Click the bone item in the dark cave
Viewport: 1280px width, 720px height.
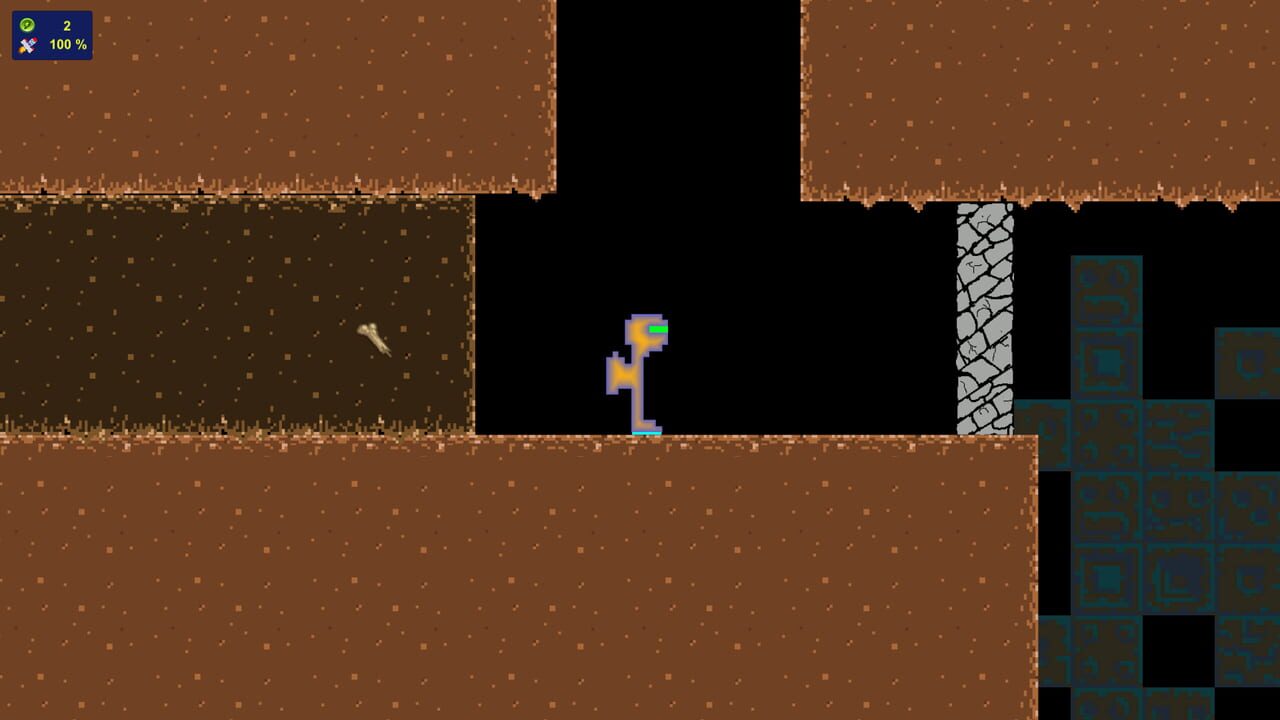(x=371, y=338)
